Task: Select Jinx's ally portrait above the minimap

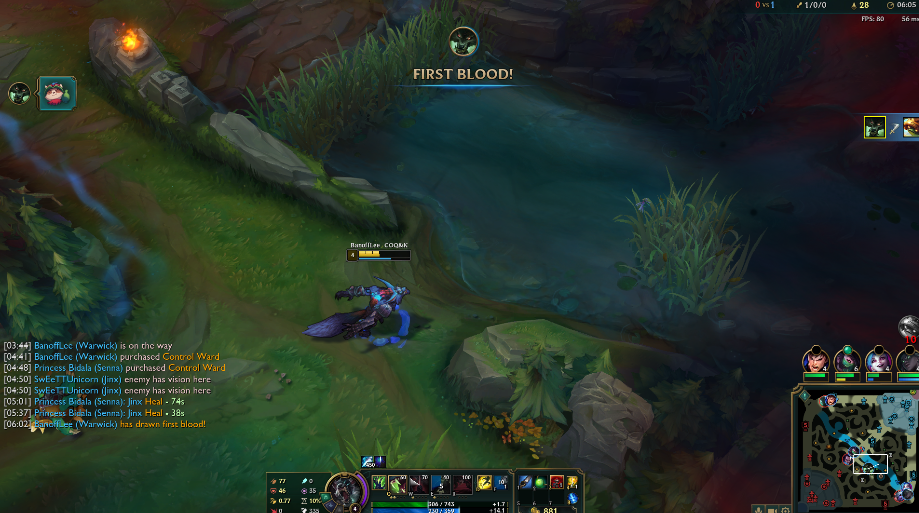Action: (x=878, y=358)
